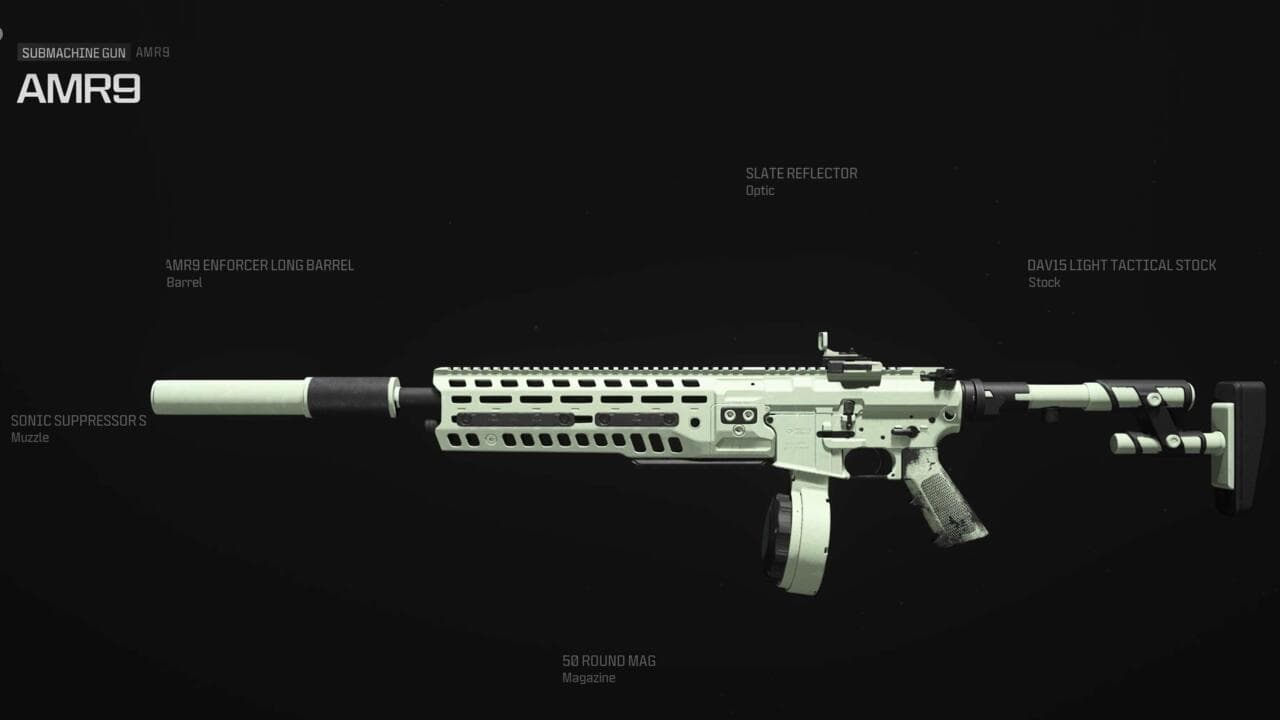The image size is (1280, 720).
Task: Click the Barrel slot sublabel
Action: pyautogui.click(x=183, y=283)
